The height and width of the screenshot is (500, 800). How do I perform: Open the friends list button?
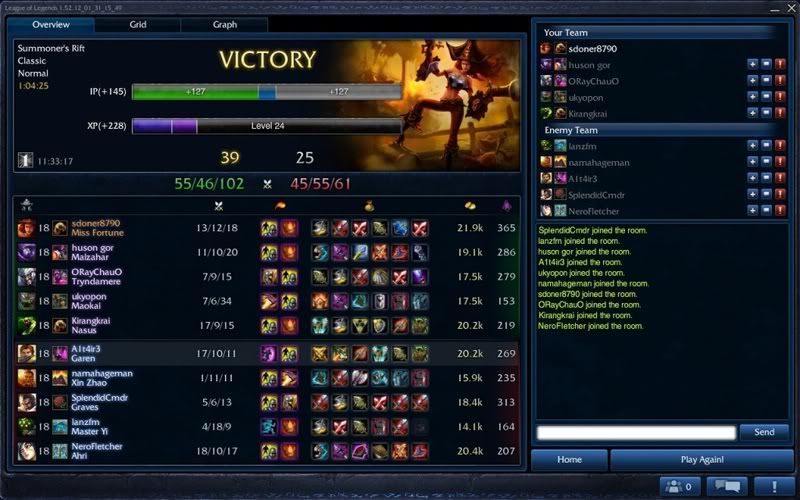click(x=677, y=486)
